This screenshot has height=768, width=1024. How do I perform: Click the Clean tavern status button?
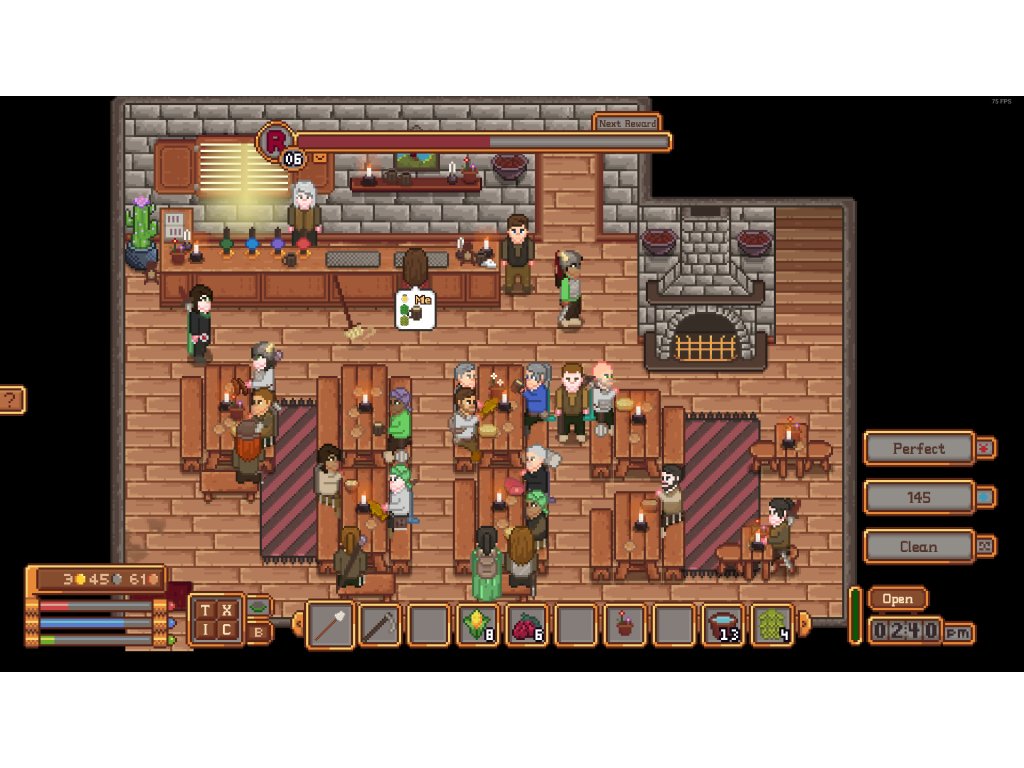tap(919, 546)
